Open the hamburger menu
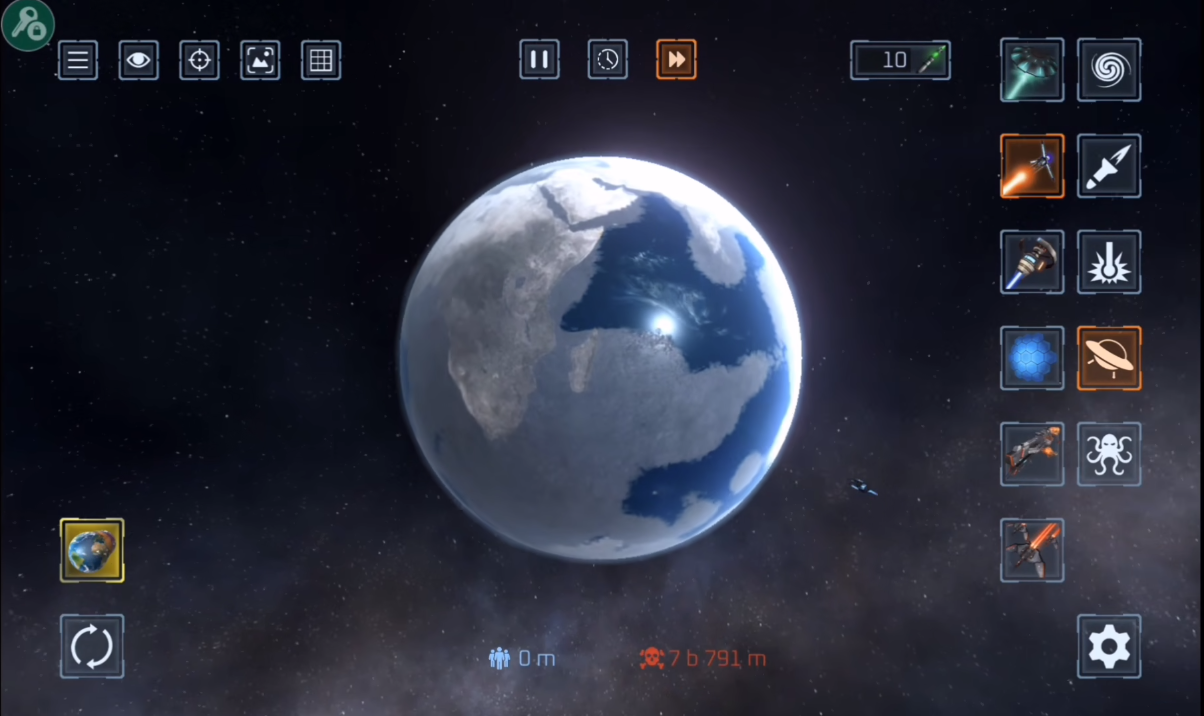Screen dimensions: 1204x716 click(x=78, y=60)
